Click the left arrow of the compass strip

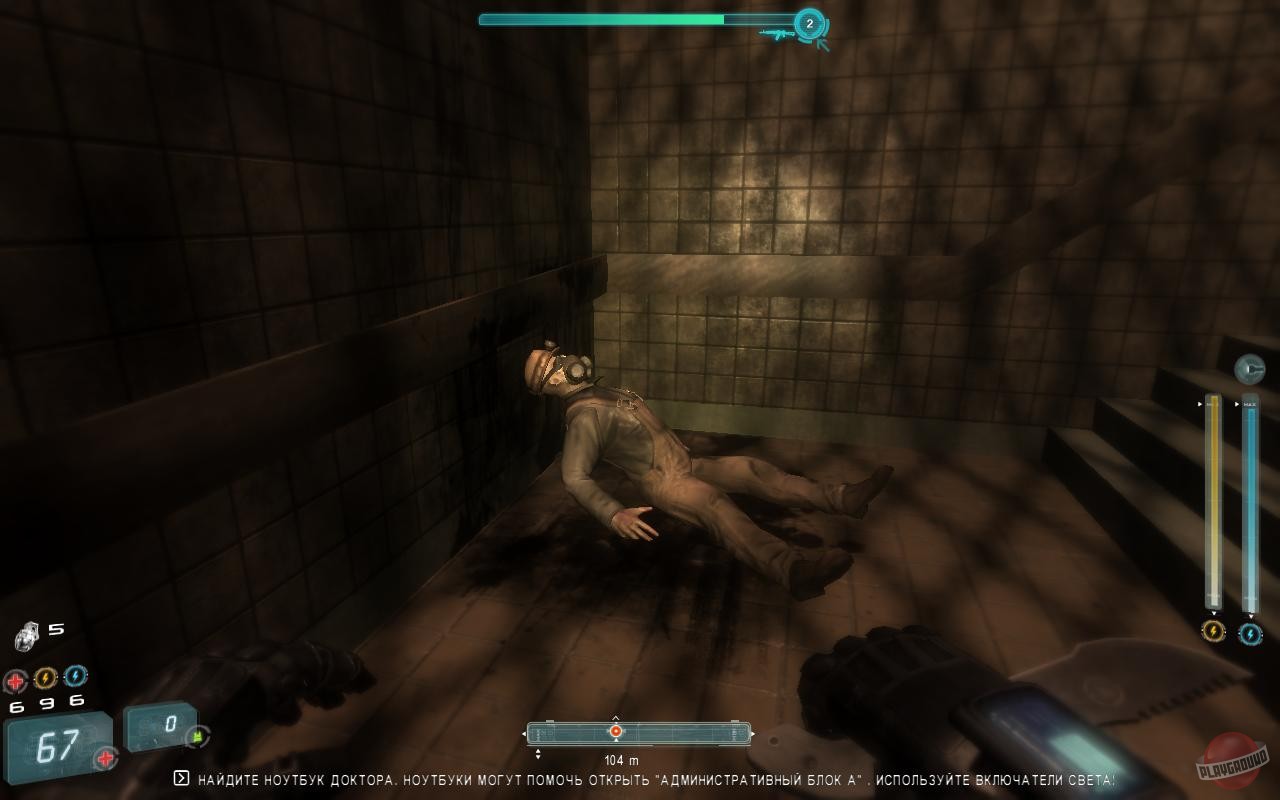tap(526, 733)
